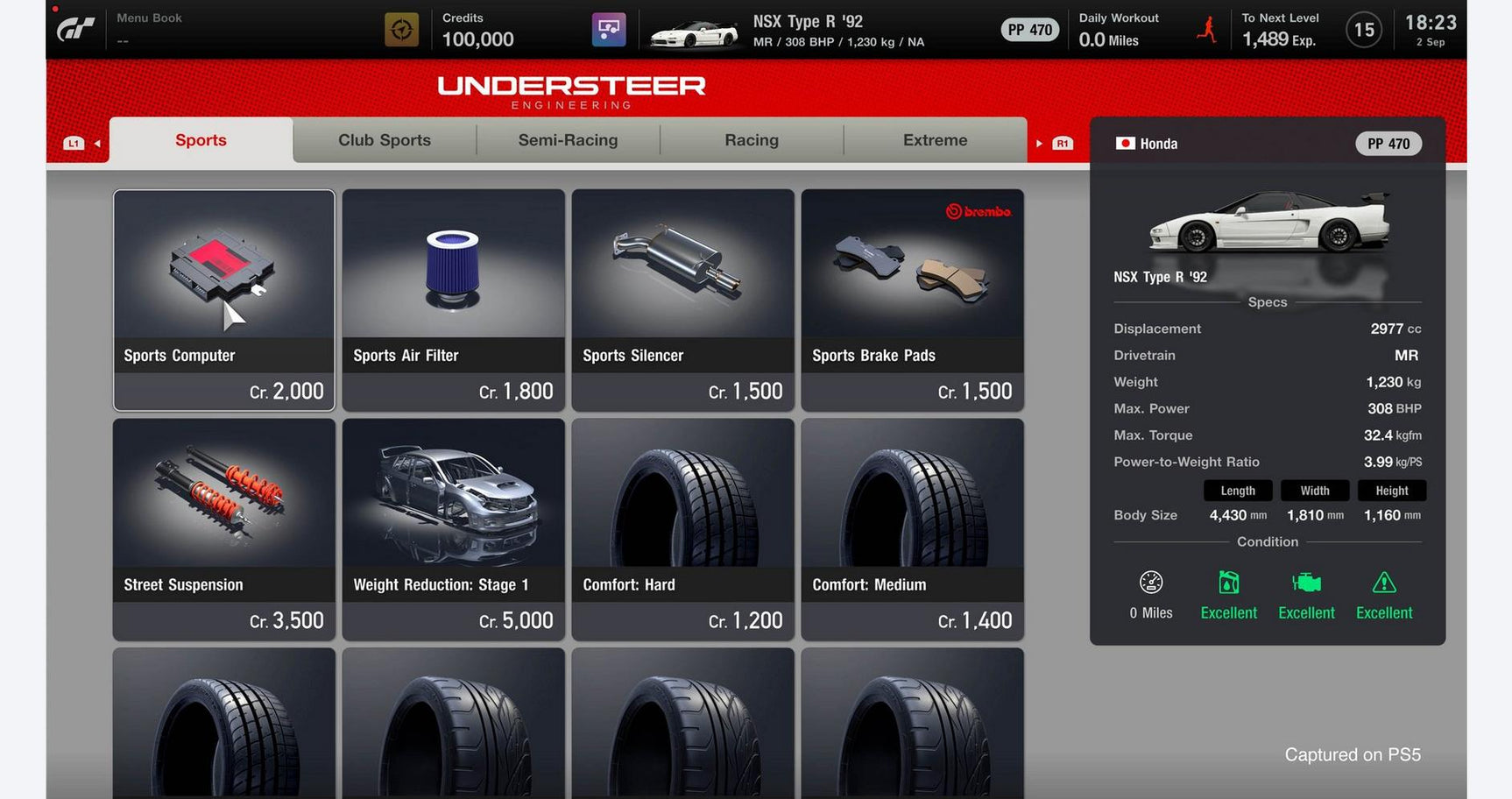Click the PP 470 badge in the Honda panel
The image size is (1512, 799).
[x=1388, y=143]
